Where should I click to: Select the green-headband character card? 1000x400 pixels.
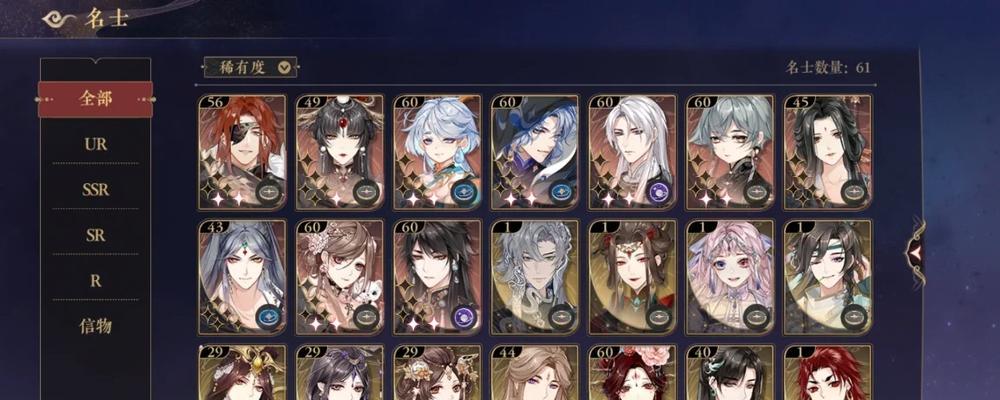coord(828,277)
